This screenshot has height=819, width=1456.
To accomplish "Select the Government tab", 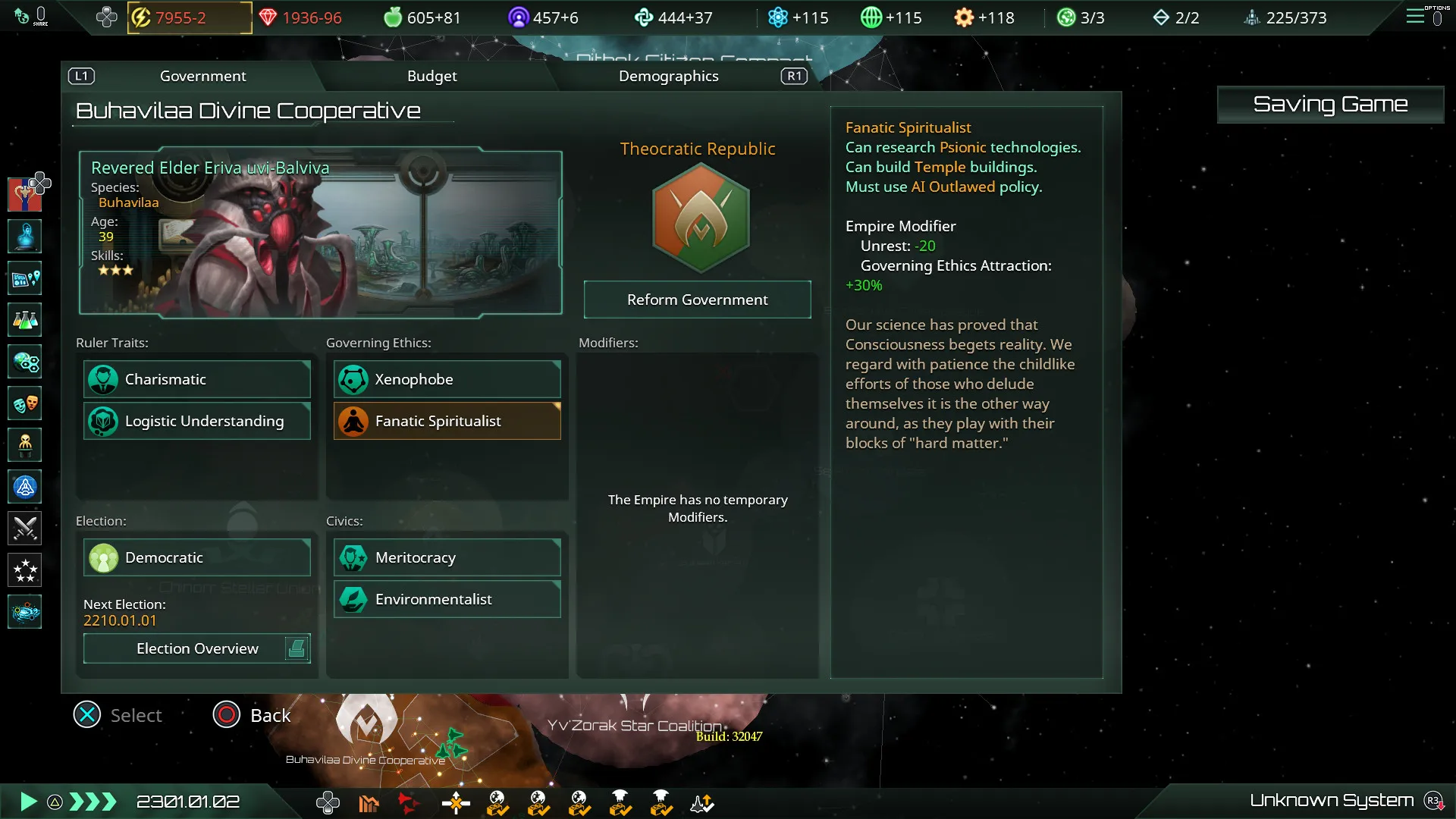I will pos(202,76).
